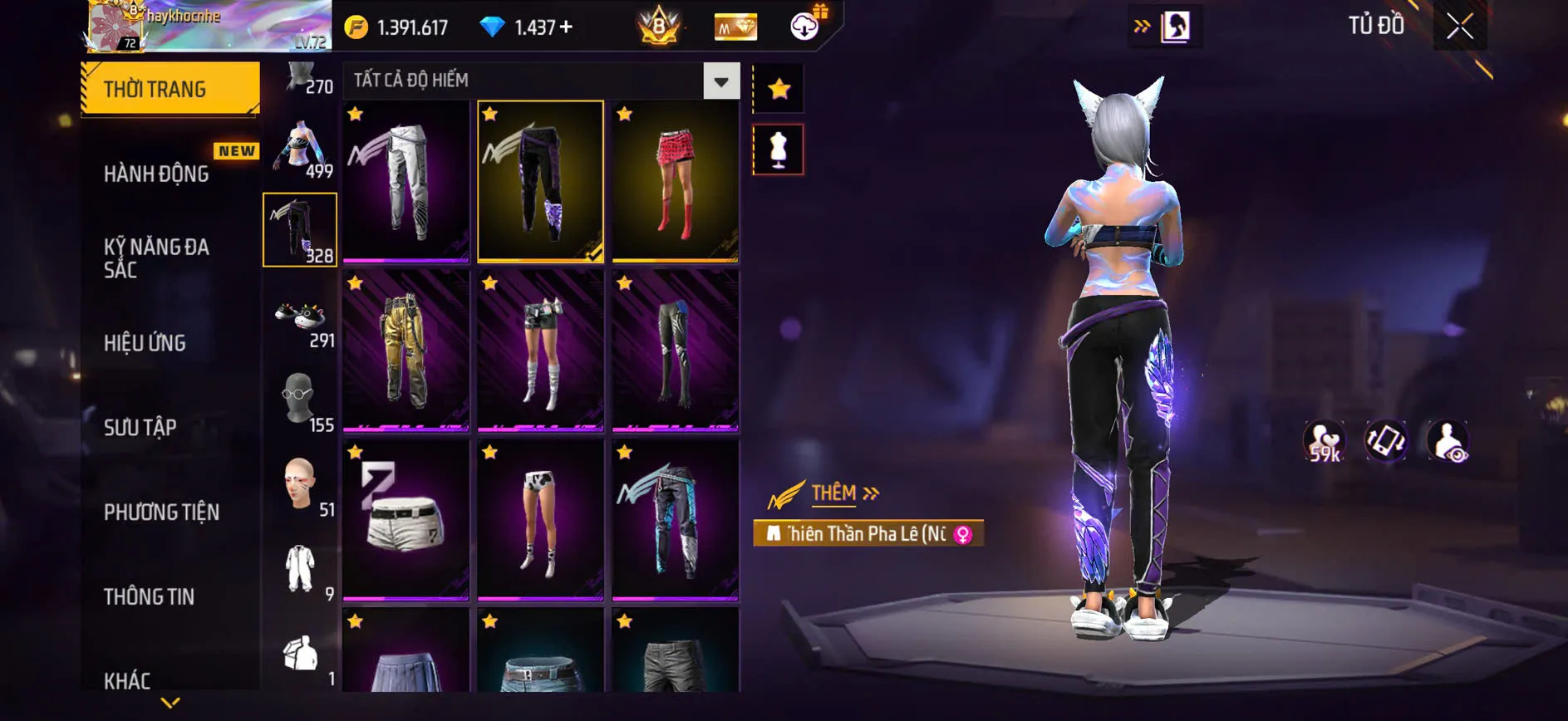1568x721 pixels.
Task: Expand the chevron below KHÁC category
Action: click(x=170, y=704)
